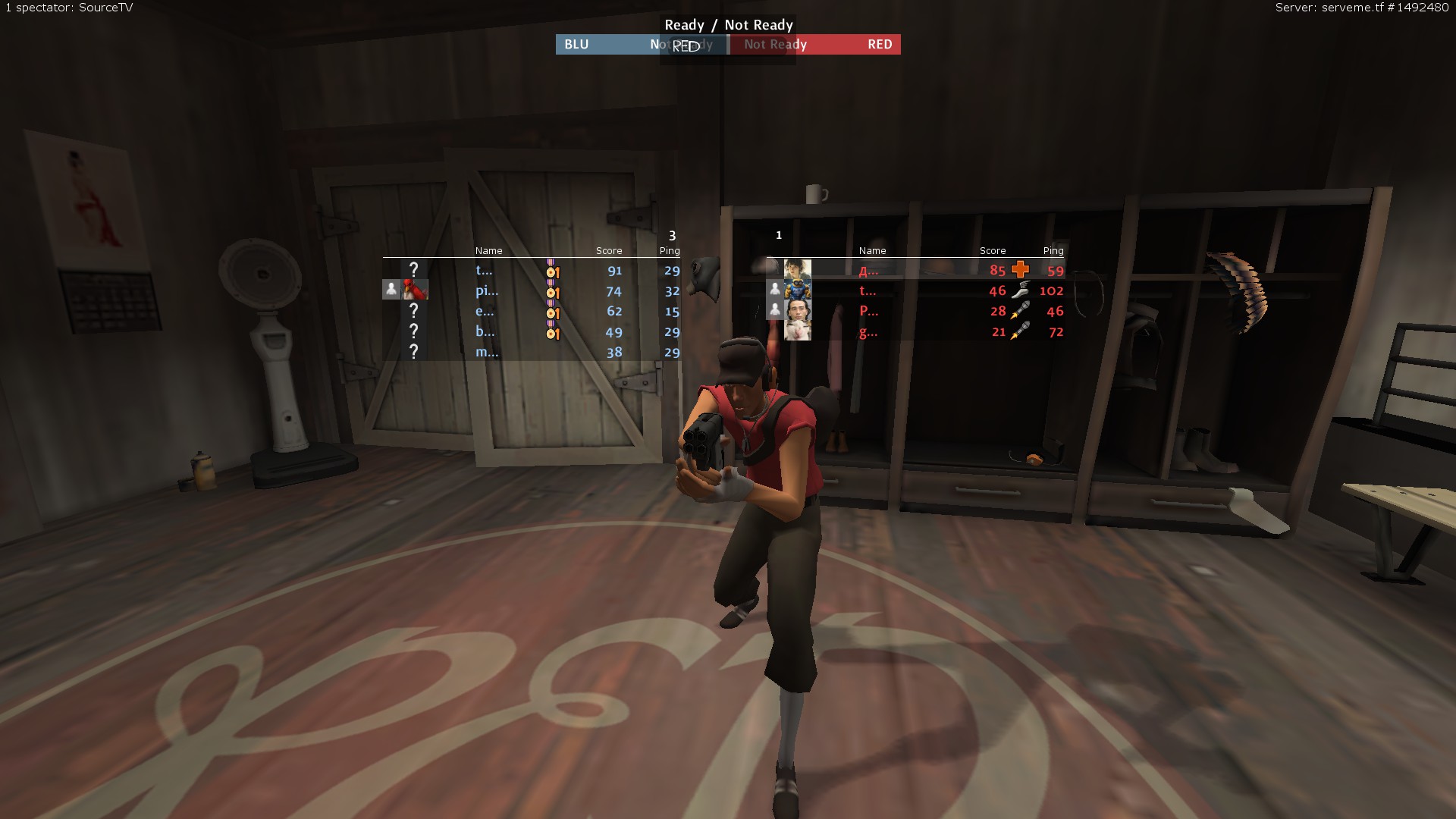The height and width of the screenshot is (819, 1456).
Task: Select RED player "P..." with score 28
Action: pos(918,311)
